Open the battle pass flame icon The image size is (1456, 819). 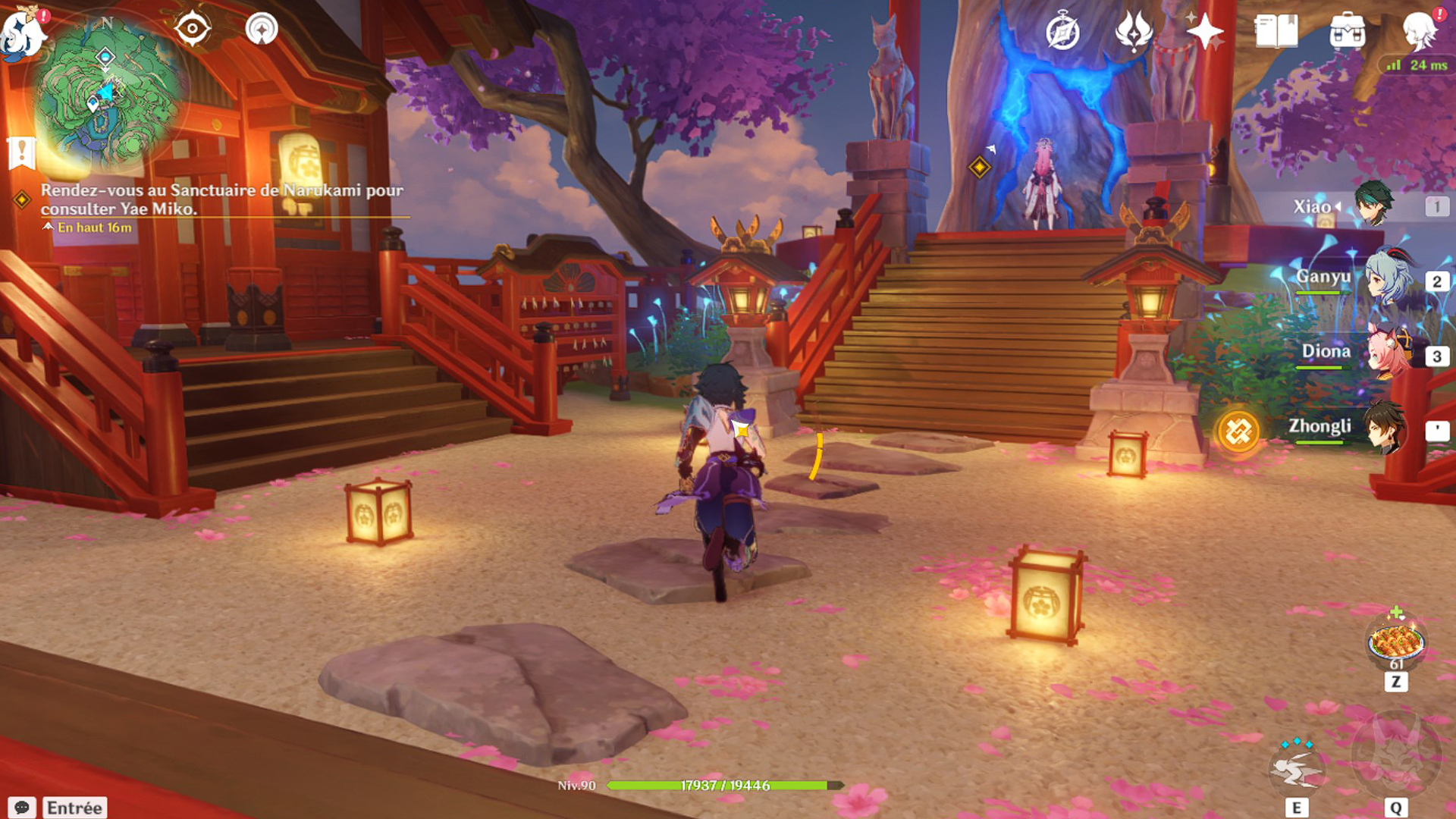(1134, 32)
